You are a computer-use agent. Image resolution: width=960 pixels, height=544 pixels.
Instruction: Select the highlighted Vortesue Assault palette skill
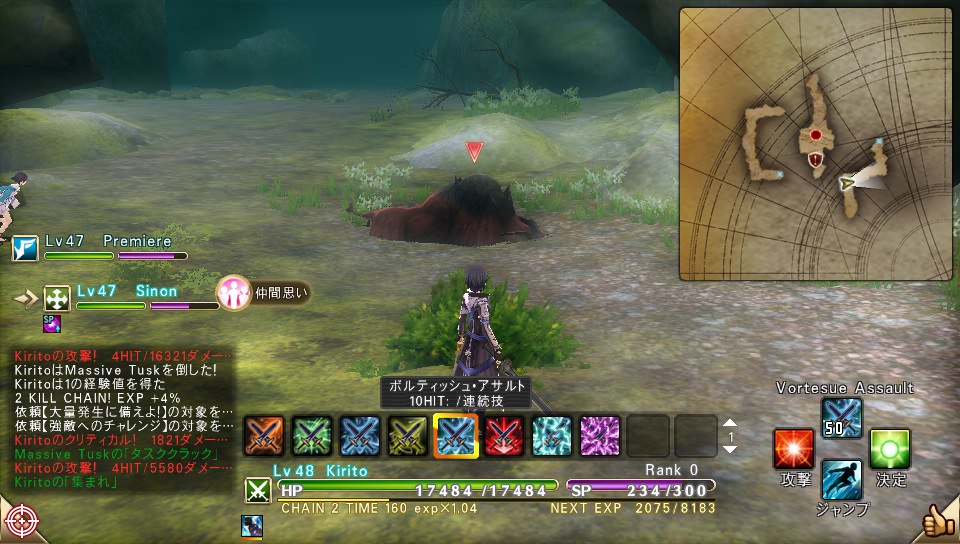455,436
